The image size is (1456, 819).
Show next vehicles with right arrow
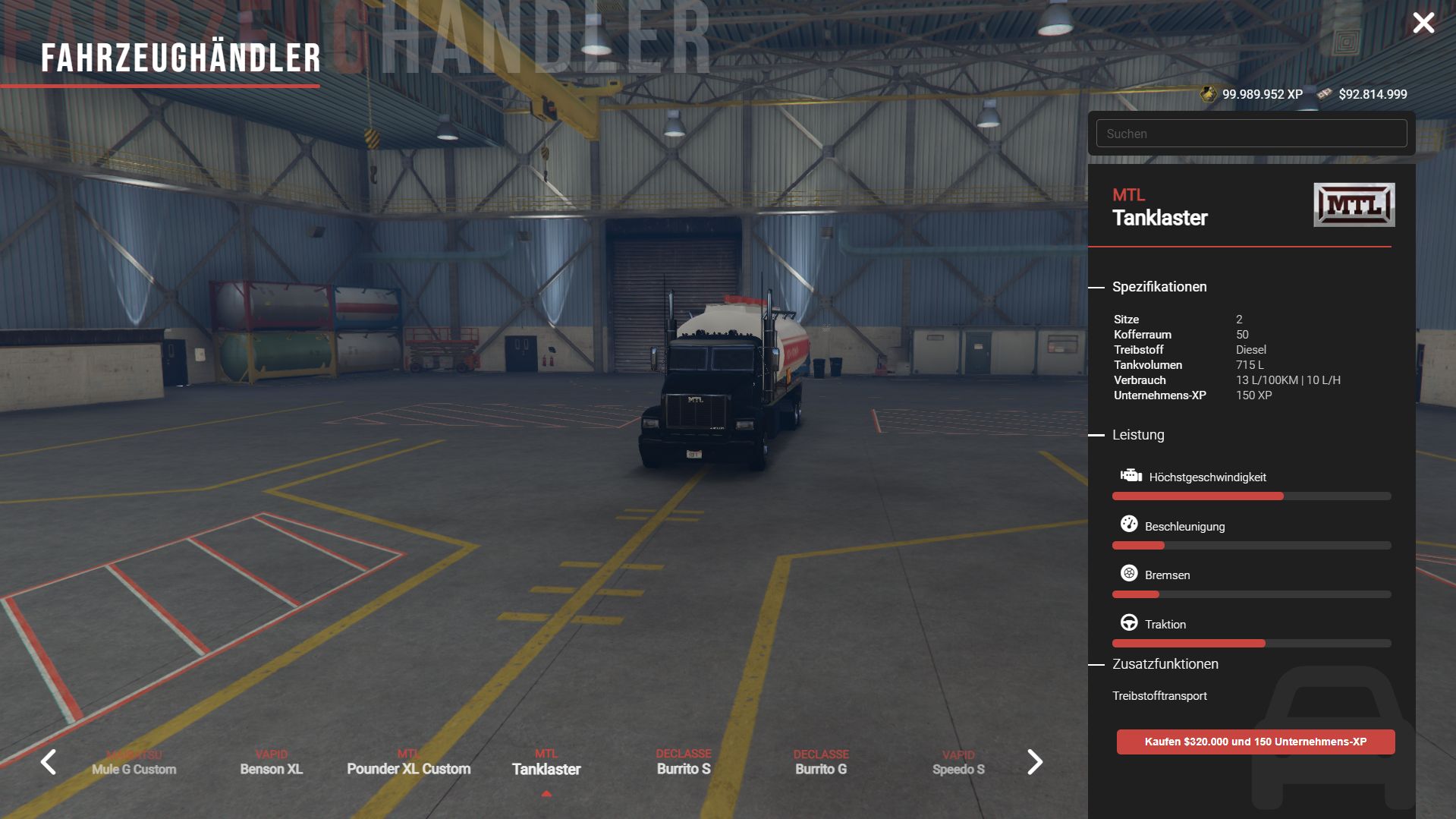coord(1034,761)
